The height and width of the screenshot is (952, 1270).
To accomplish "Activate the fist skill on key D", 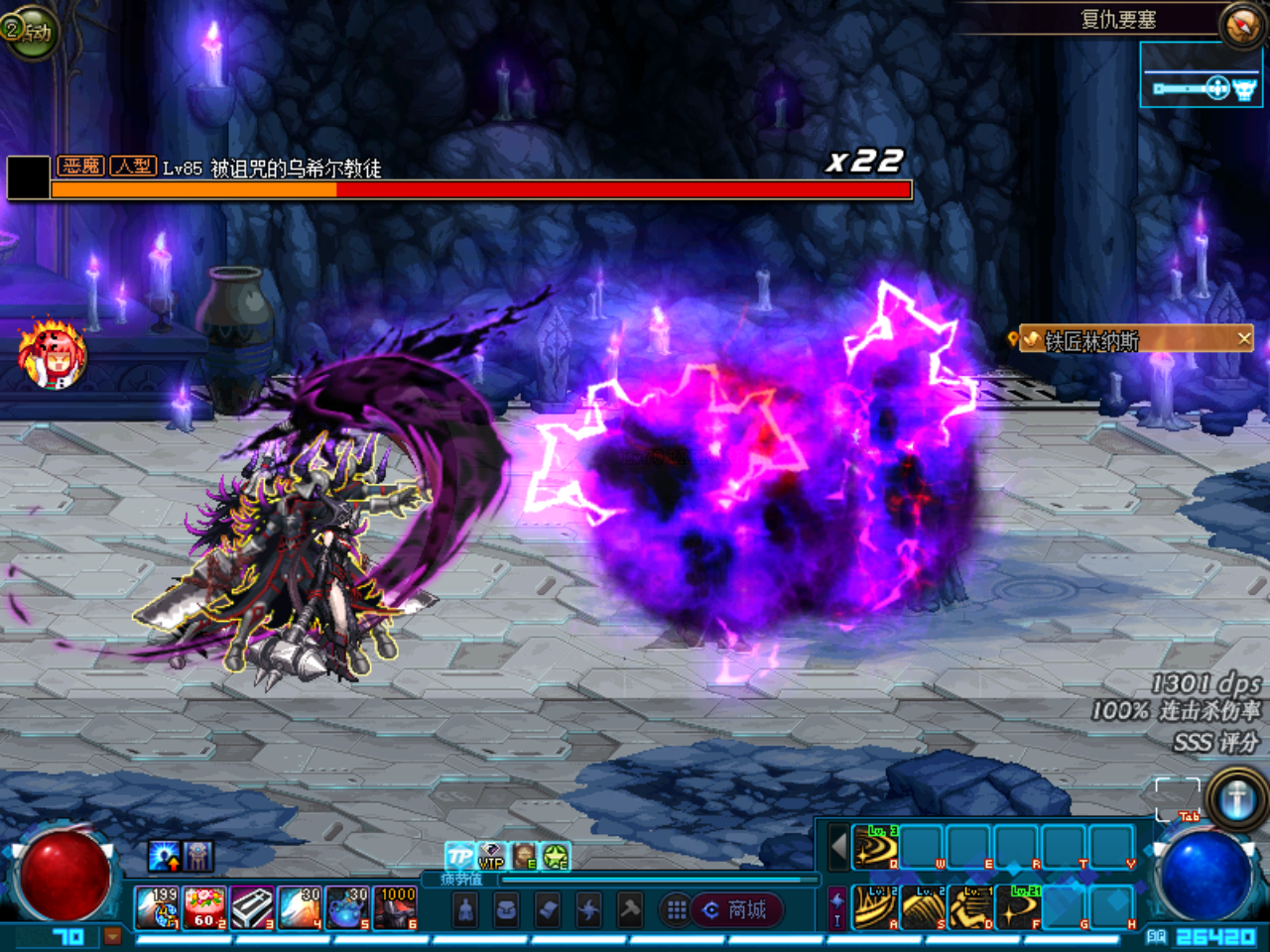I will (970, 907).
